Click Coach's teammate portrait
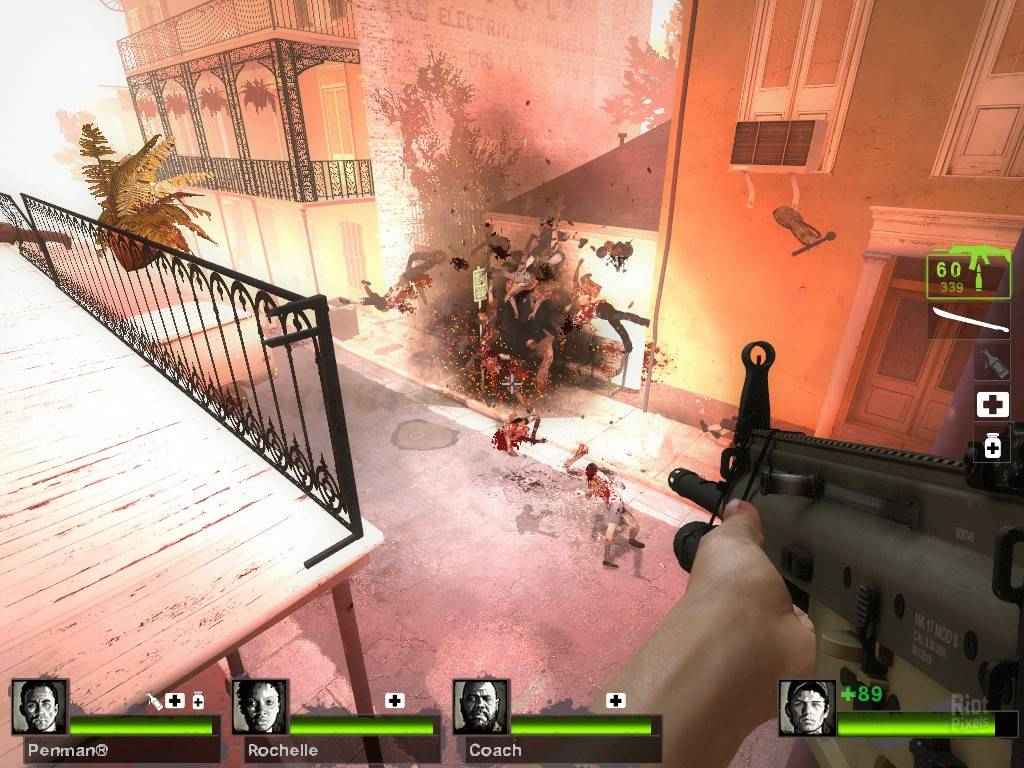 pyautogui.click(x=481, y=707)
